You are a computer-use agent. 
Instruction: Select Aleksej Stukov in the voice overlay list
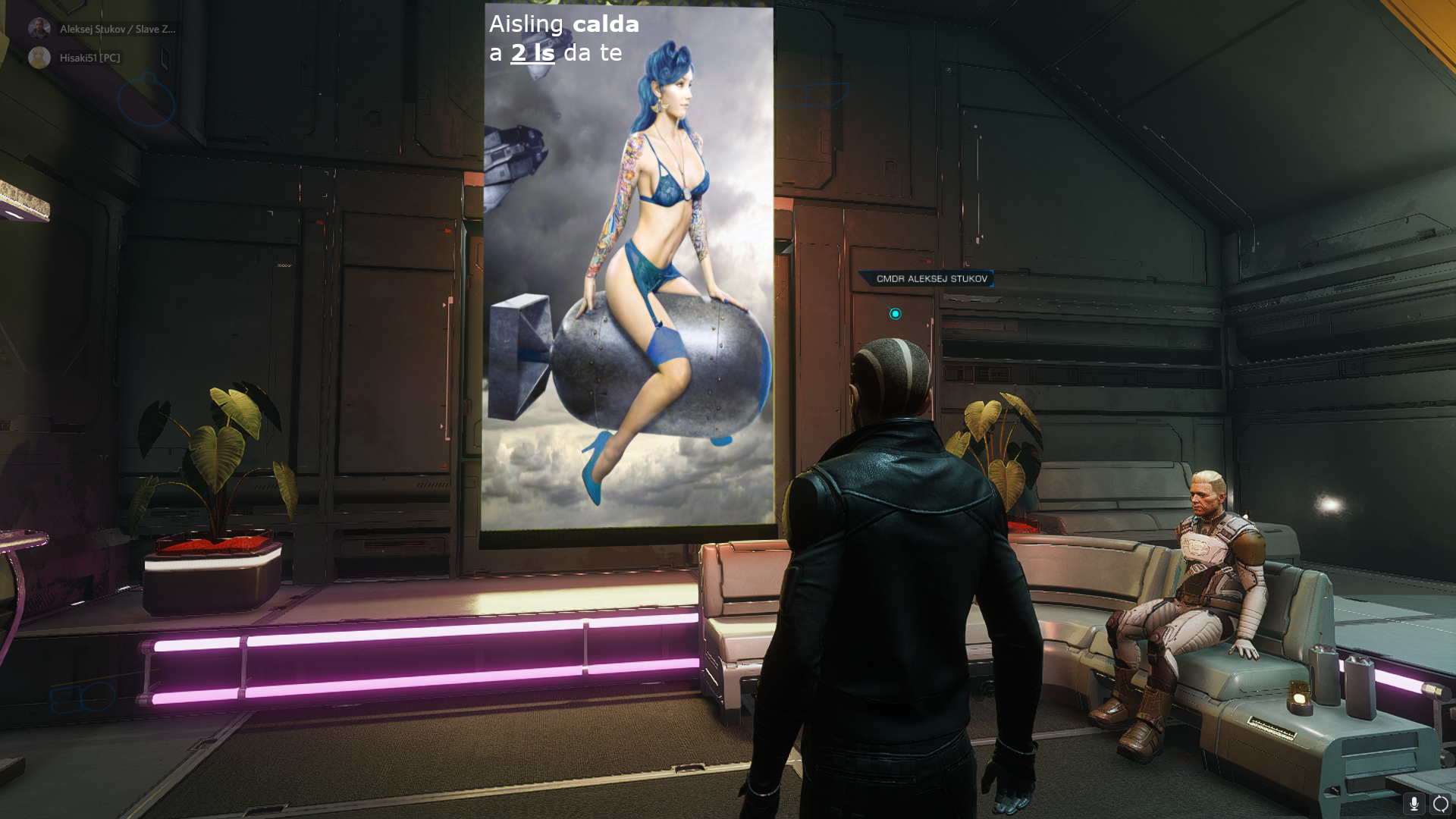coord(117,29)
